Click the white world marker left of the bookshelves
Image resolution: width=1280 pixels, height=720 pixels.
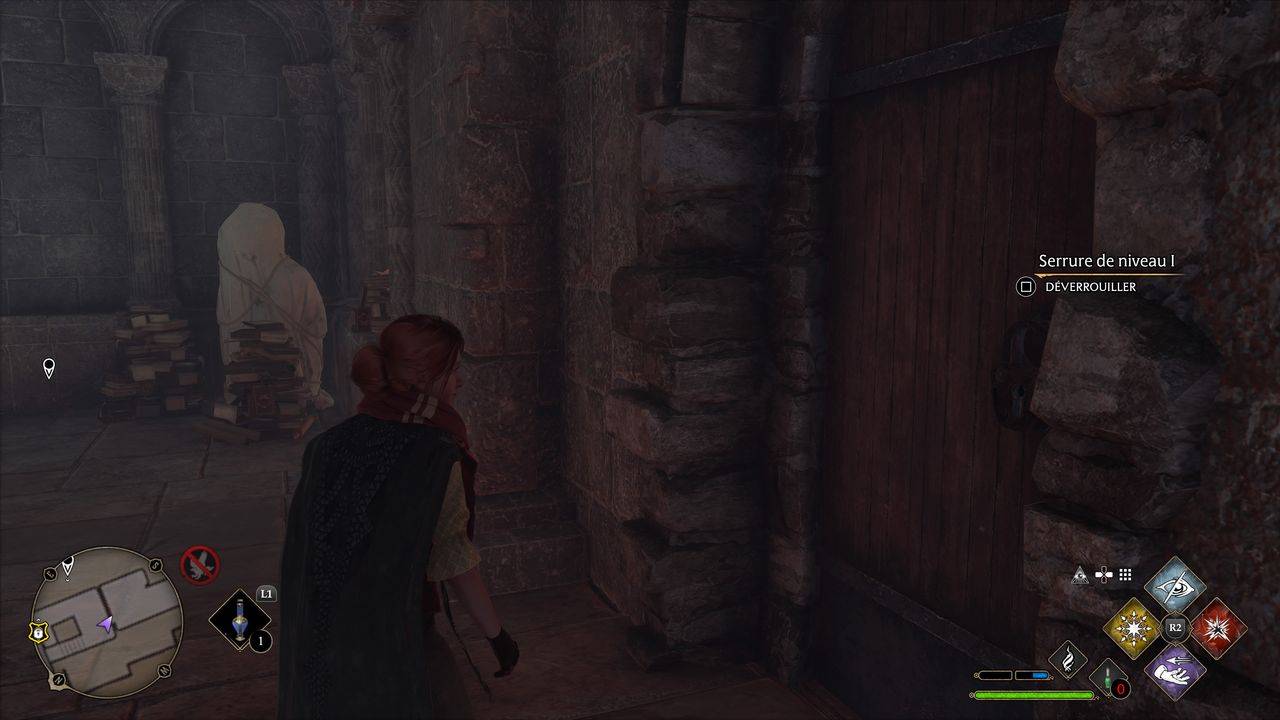point(48,369)
